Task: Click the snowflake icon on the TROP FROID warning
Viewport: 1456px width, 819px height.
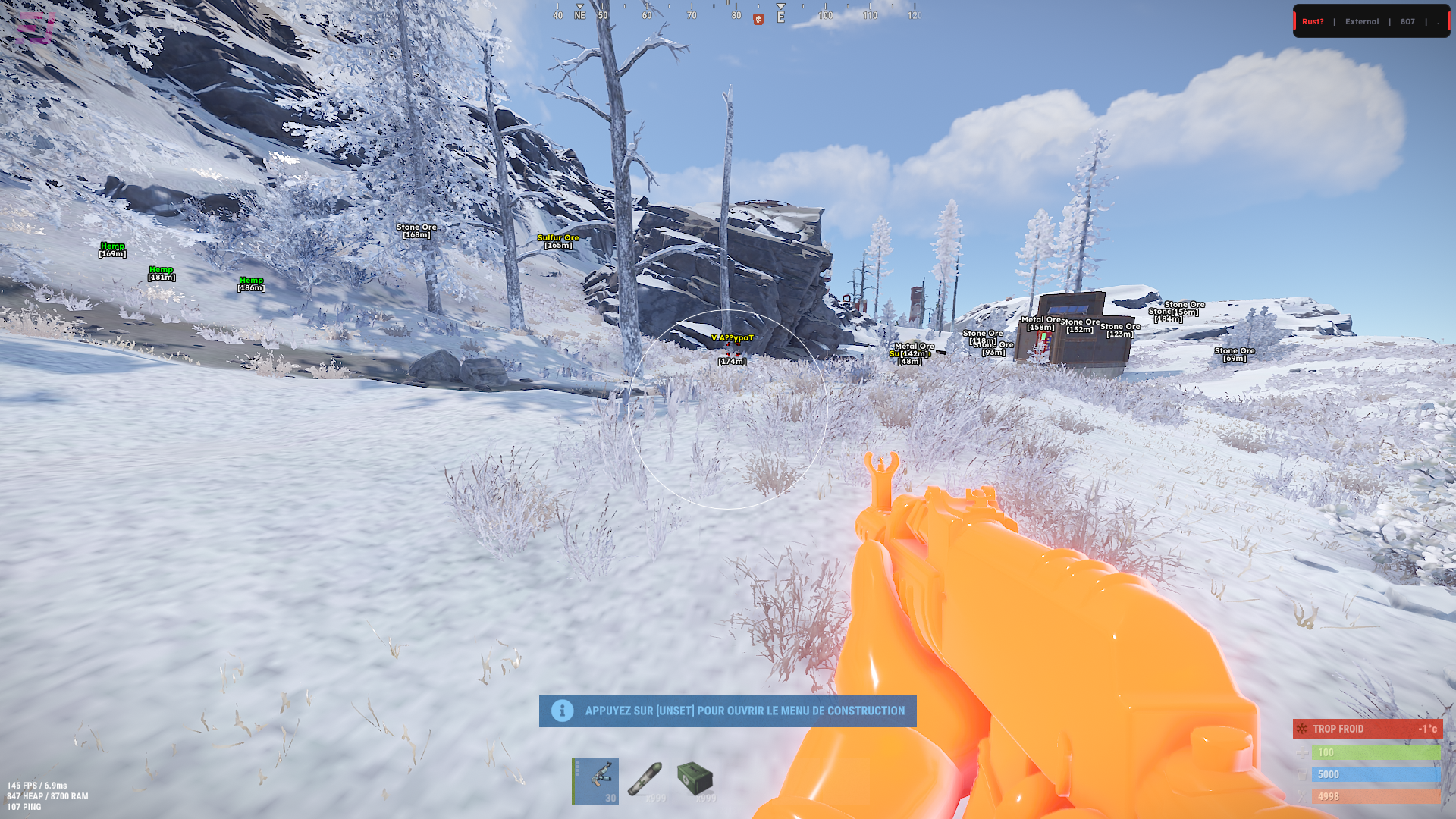Action: (x=1301, y=729)
